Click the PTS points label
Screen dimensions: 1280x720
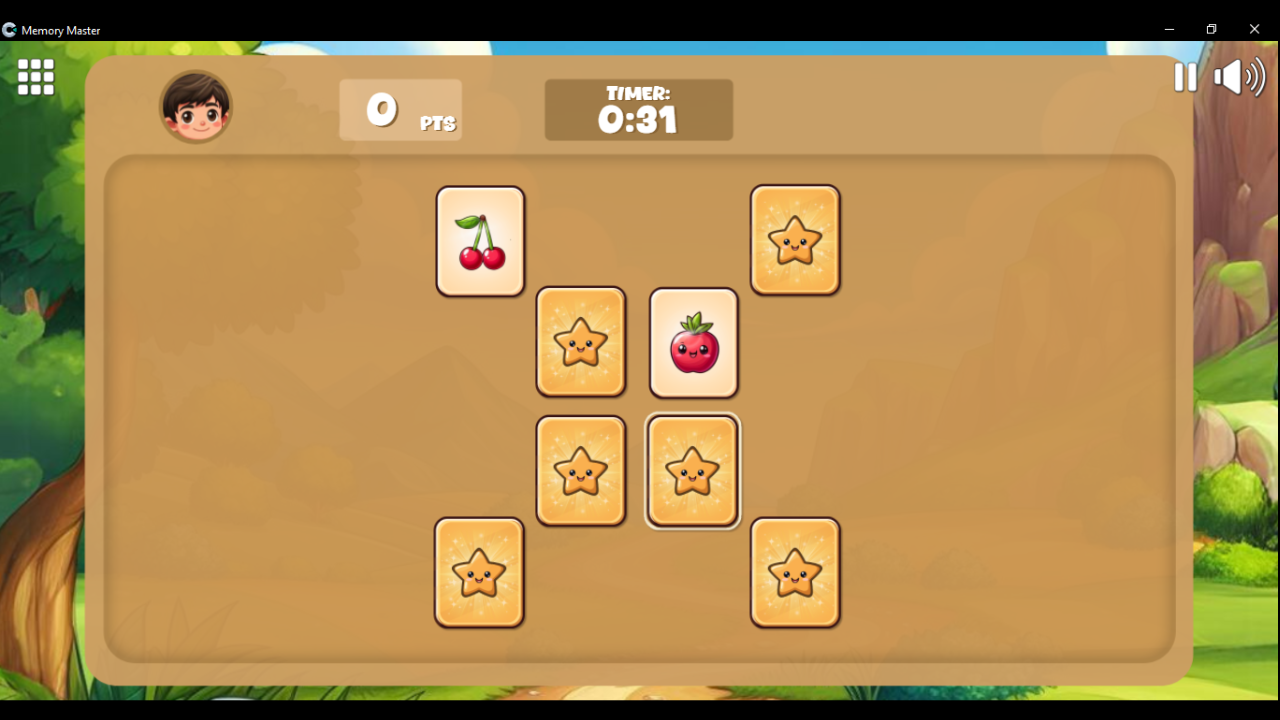click(x=436, y=124)
